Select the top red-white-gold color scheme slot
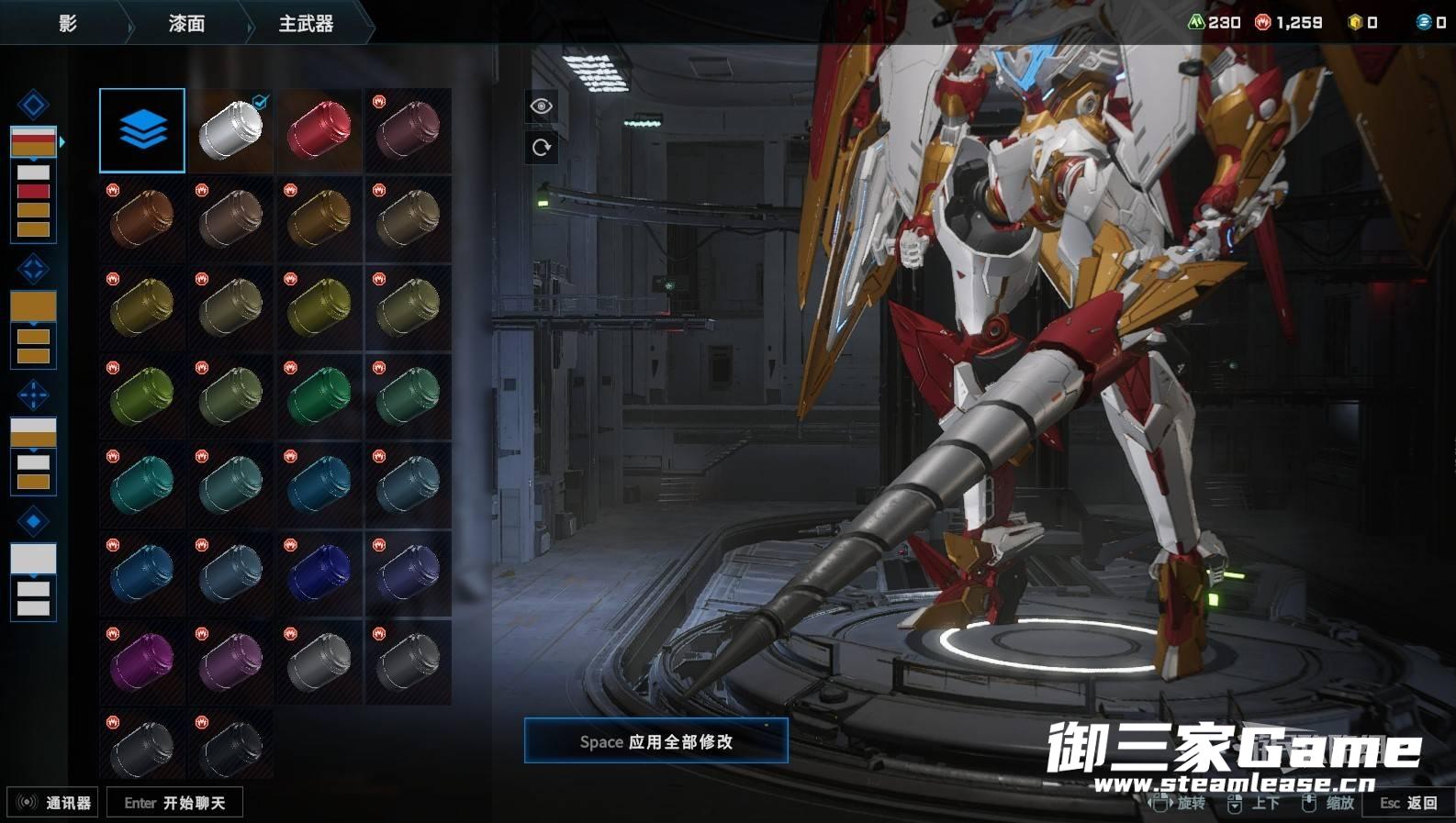 [x=33, y=141]
